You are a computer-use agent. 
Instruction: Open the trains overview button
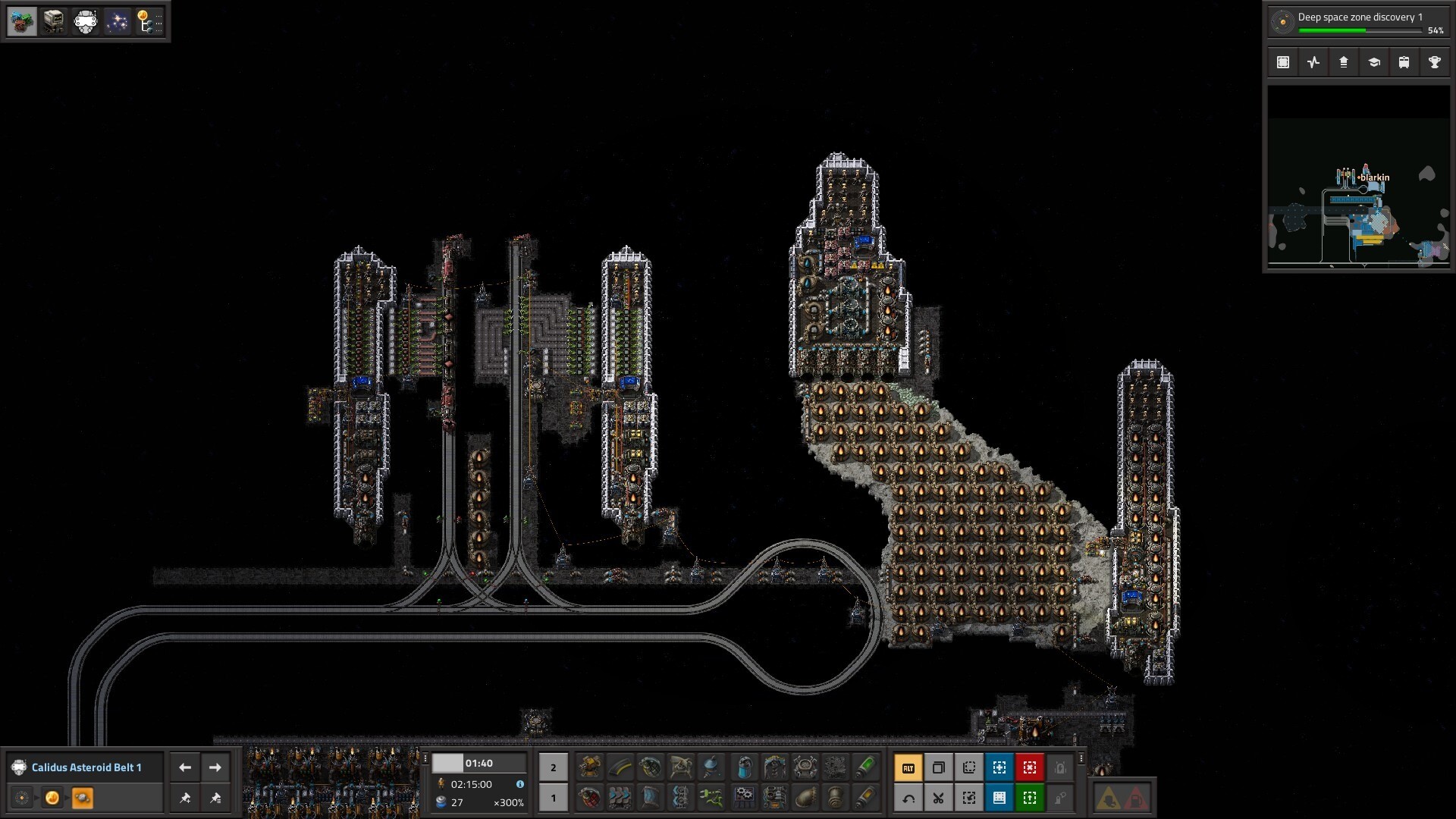[1404, 63]
